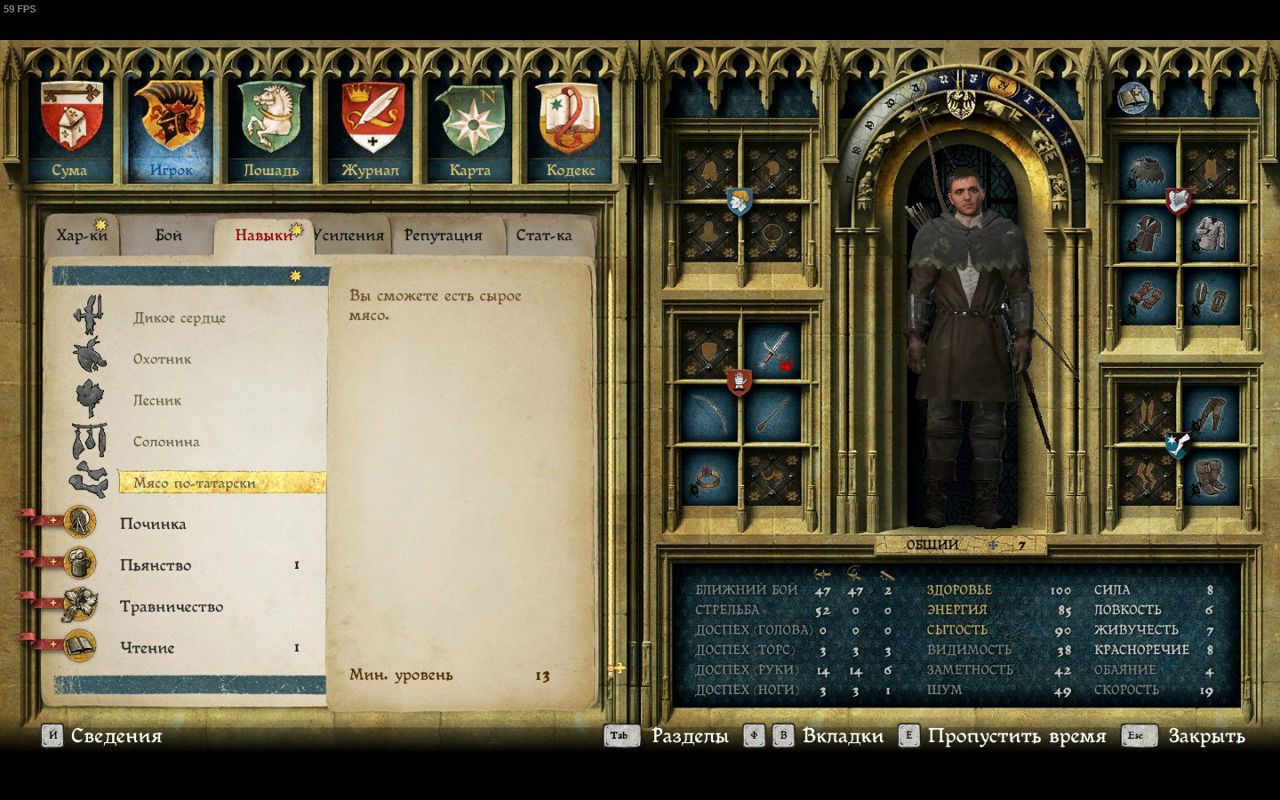Screen dimensions: 1280x800
Task: Switch to the Хар-ки tab
Action: point(82,236)
